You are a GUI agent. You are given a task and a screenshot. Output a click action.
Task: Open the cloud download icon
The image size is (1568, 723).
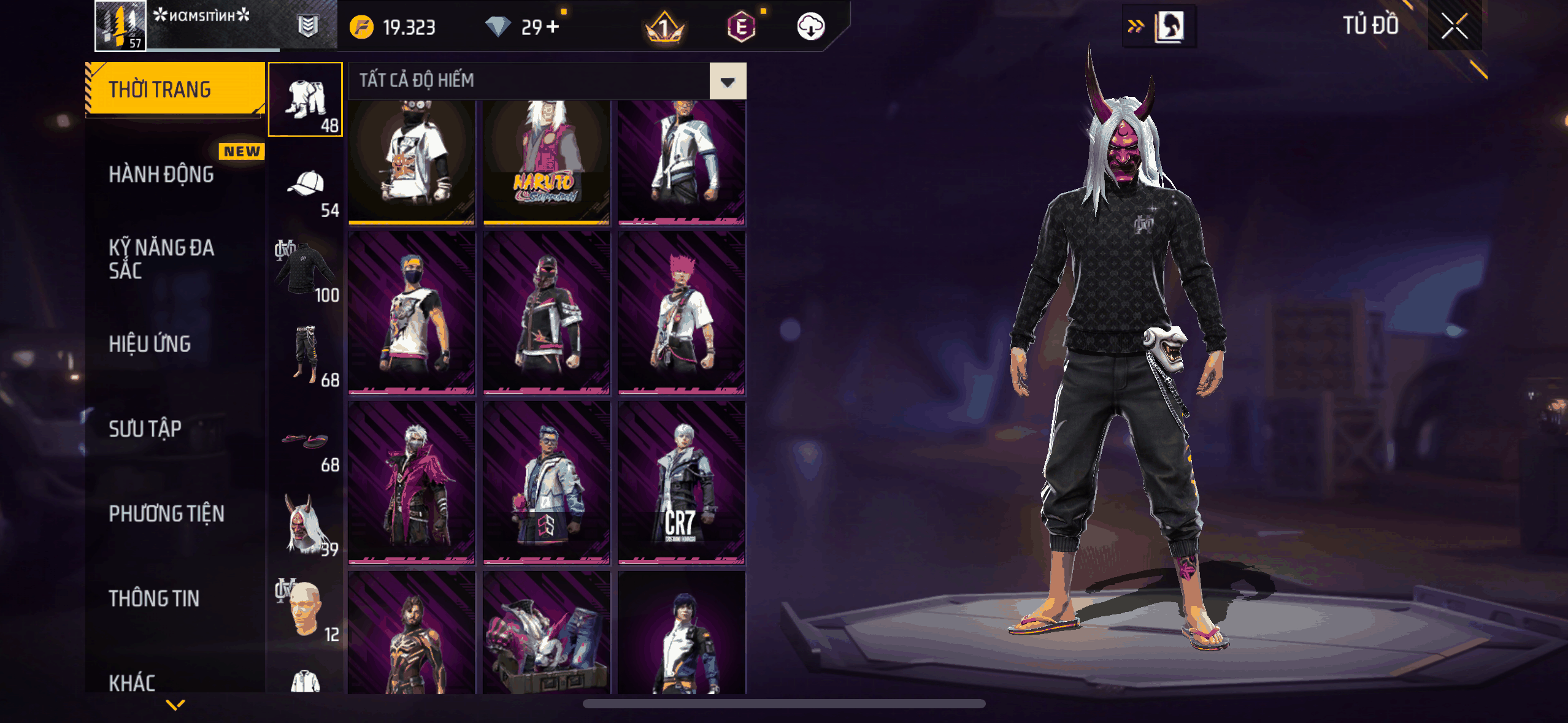pos(810,27)
